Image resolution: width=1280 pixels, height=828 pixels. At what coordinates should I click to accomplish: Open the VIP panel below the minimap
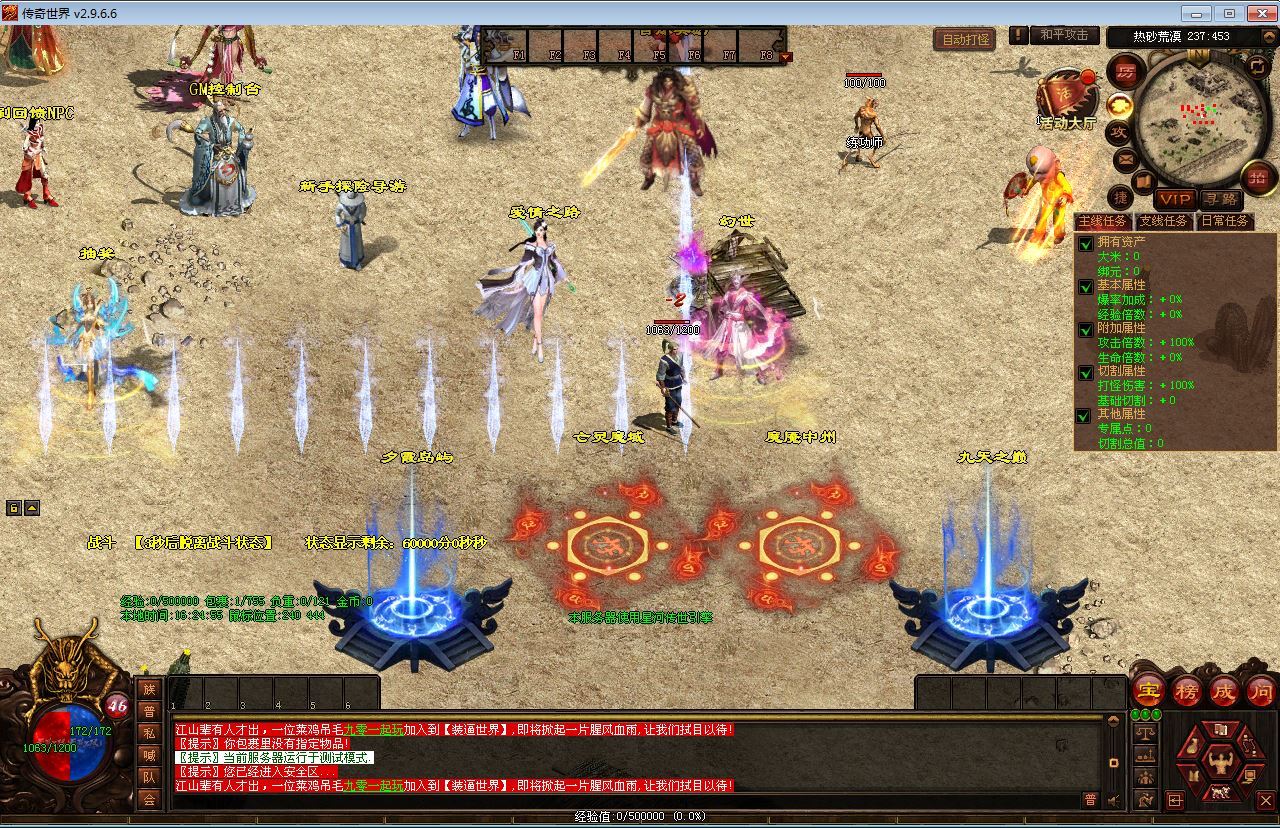pos(1176,198)
